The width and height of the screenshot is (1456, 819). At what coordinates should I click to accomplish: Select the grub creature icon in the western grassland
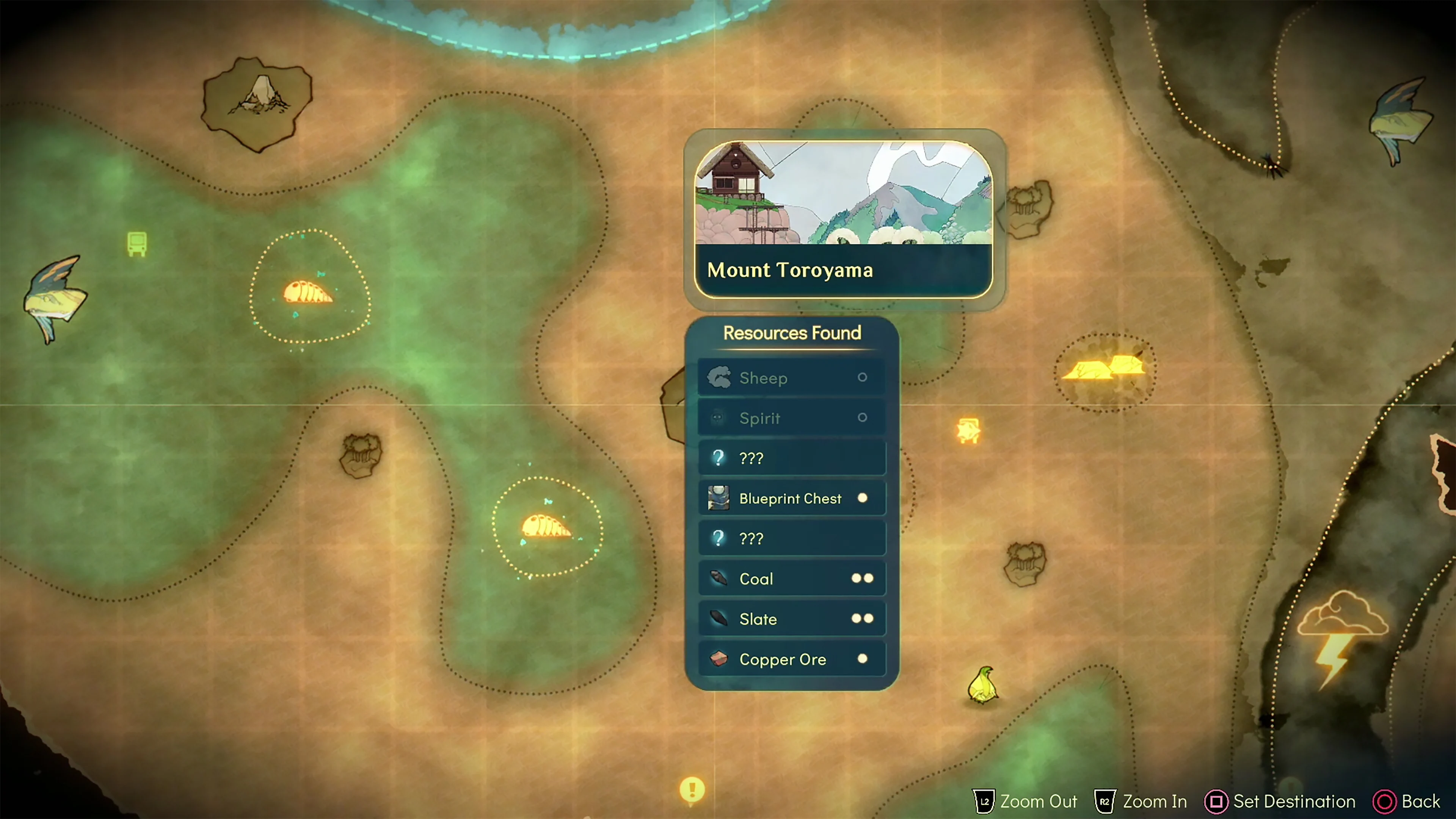(x=309, y=292)
